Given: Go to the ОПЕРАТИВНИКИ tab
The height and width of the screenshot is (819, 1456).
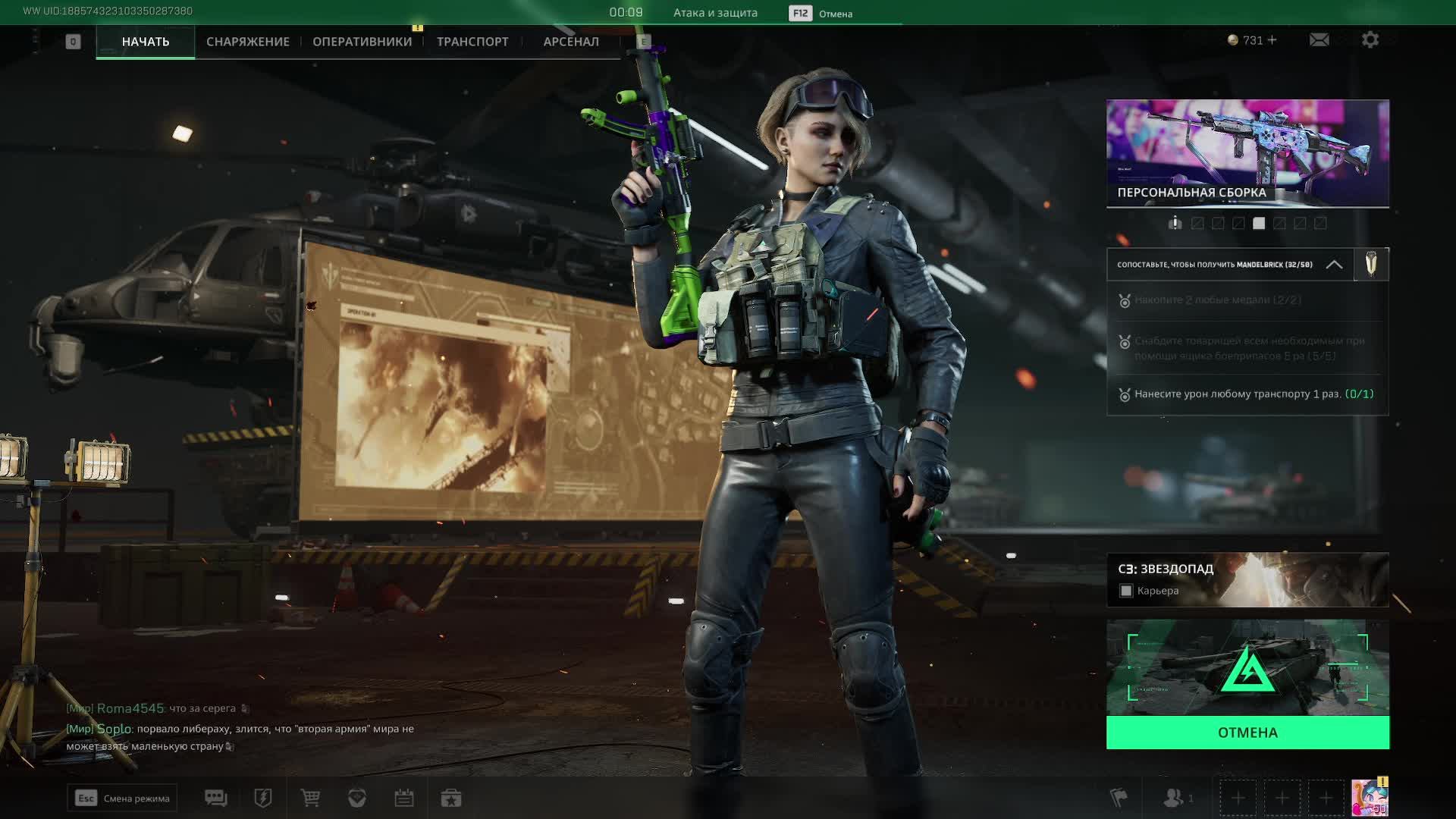Looking at the screenshot, I should coord(362,42).
